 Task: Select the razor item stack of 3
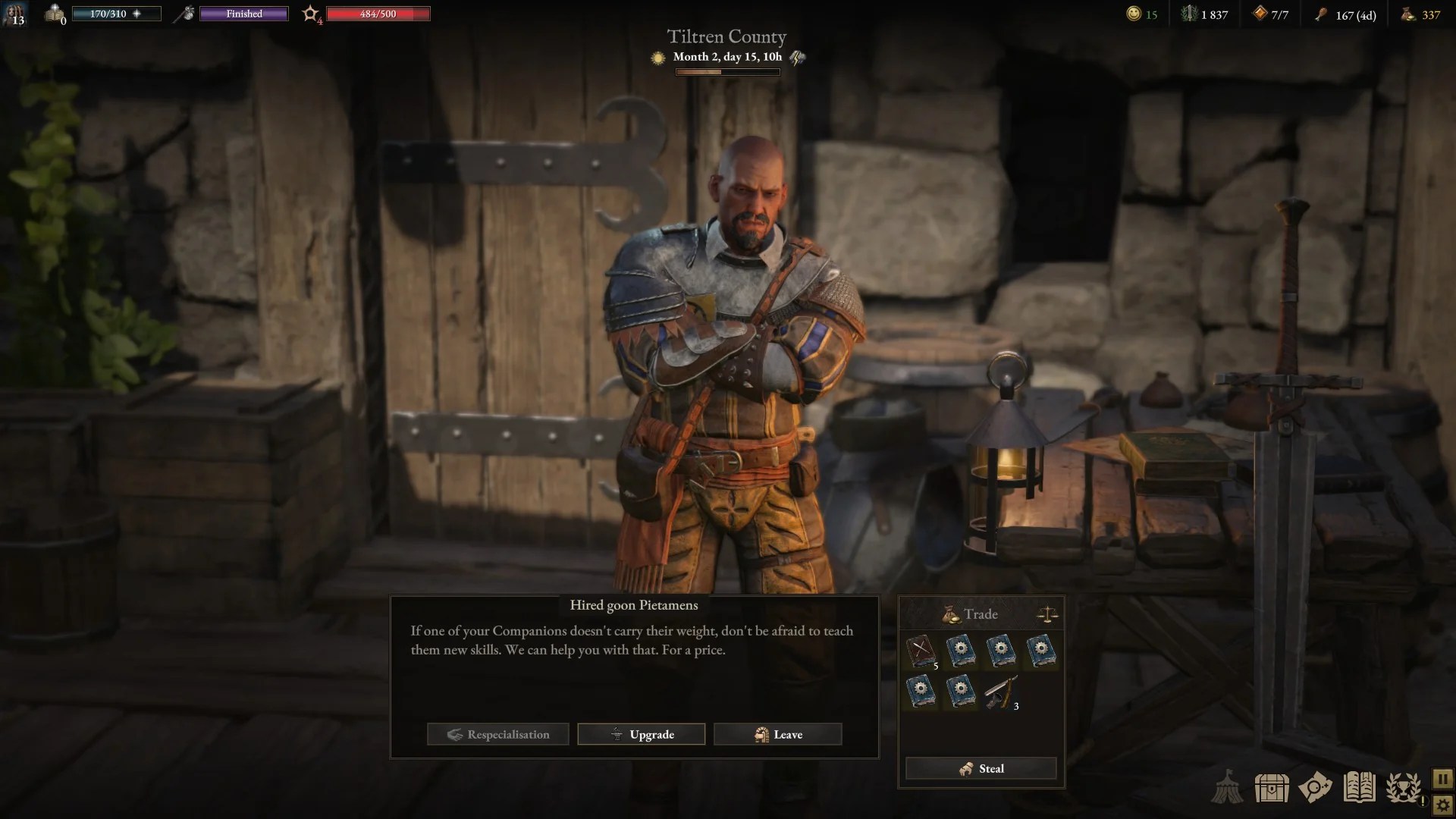(1003, 692)
